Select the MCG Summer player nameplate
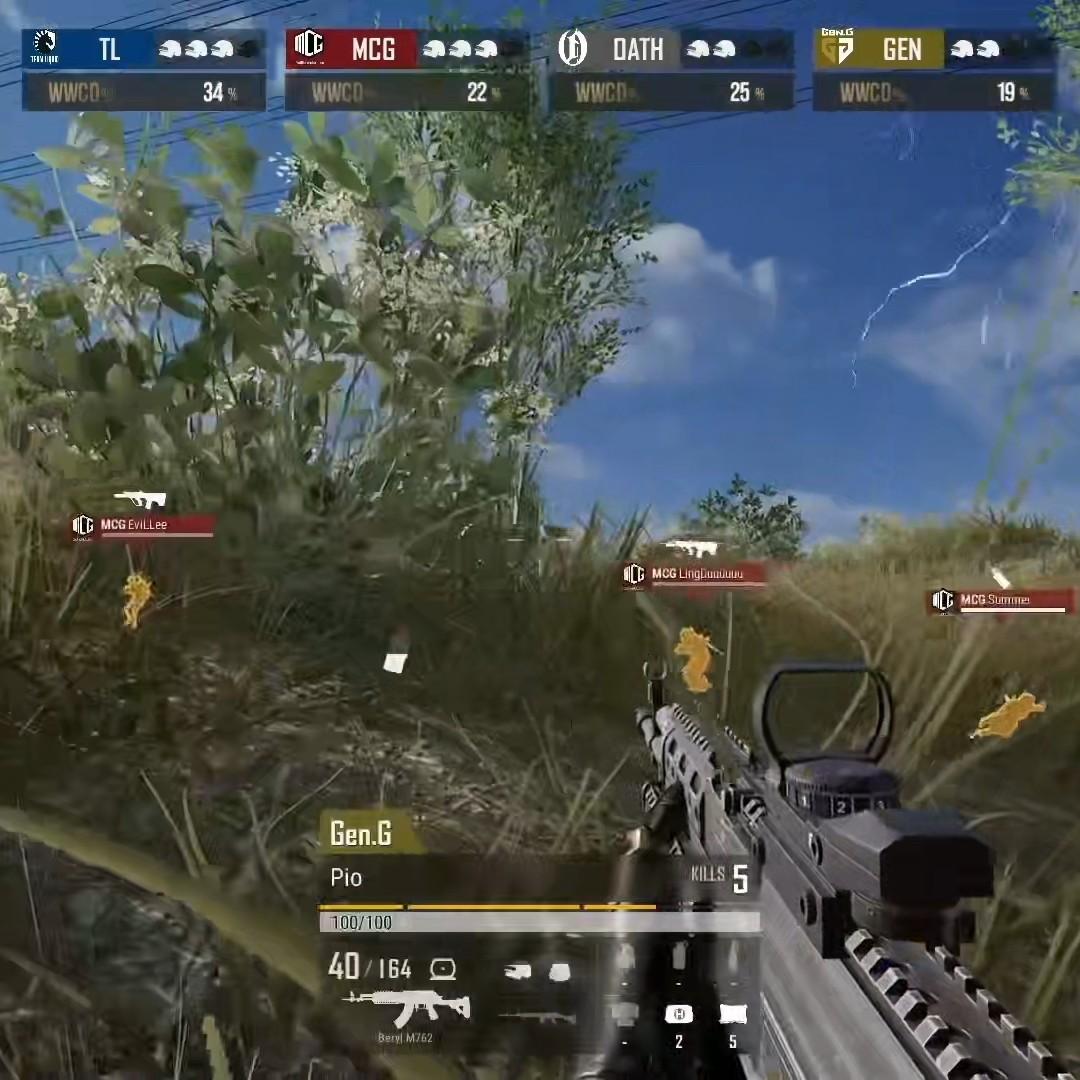 pyautogui.click(x=1000, y=600)
